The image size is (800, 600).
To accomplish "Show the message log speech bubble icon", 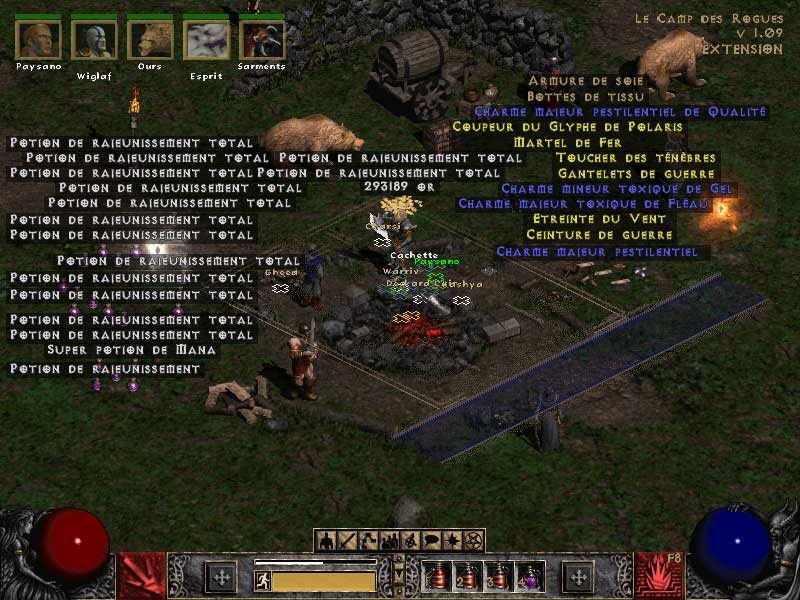I will [x=431, y=541].
